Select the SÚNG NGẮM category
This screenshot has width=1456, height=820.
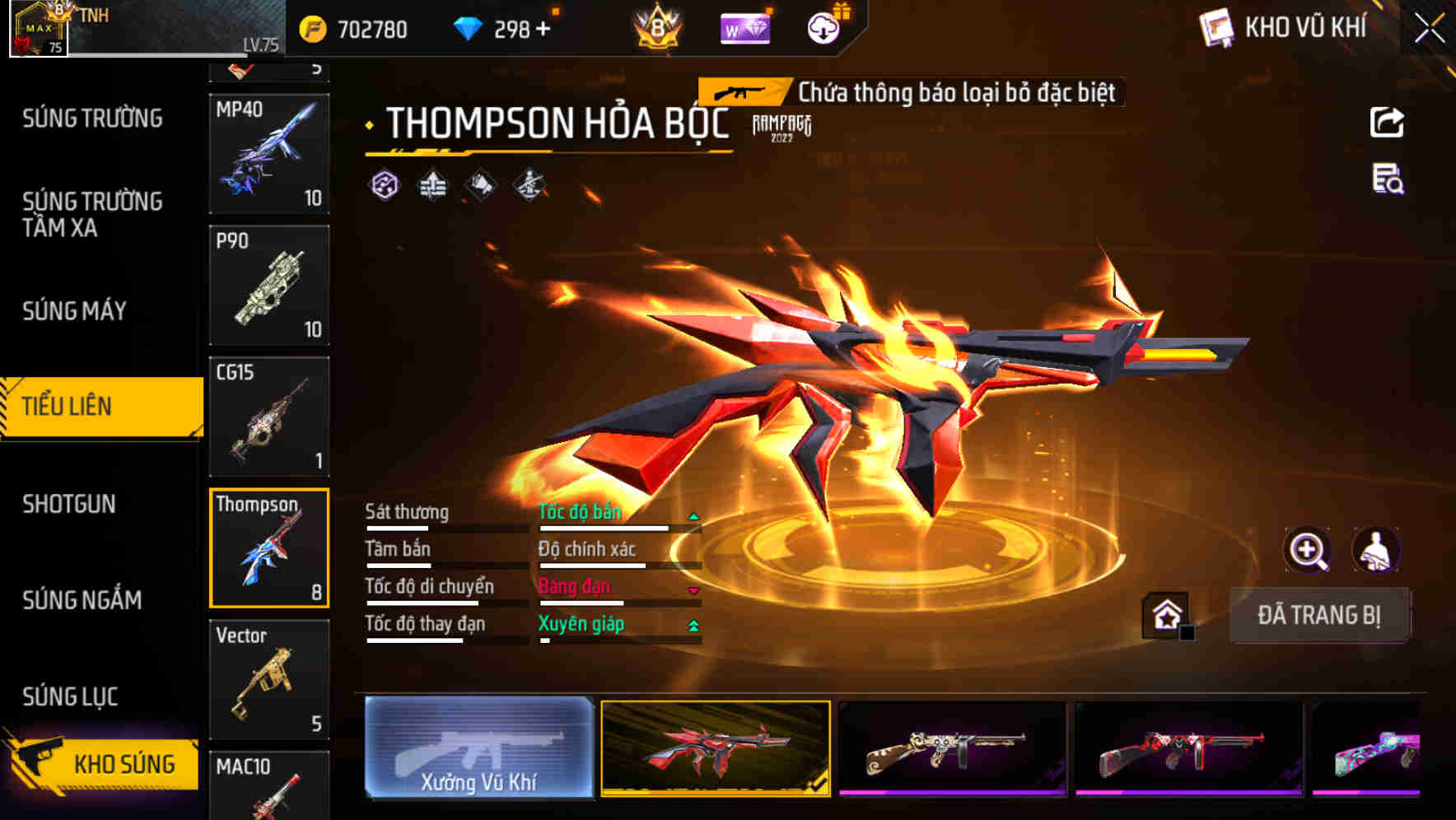point(82,600)
